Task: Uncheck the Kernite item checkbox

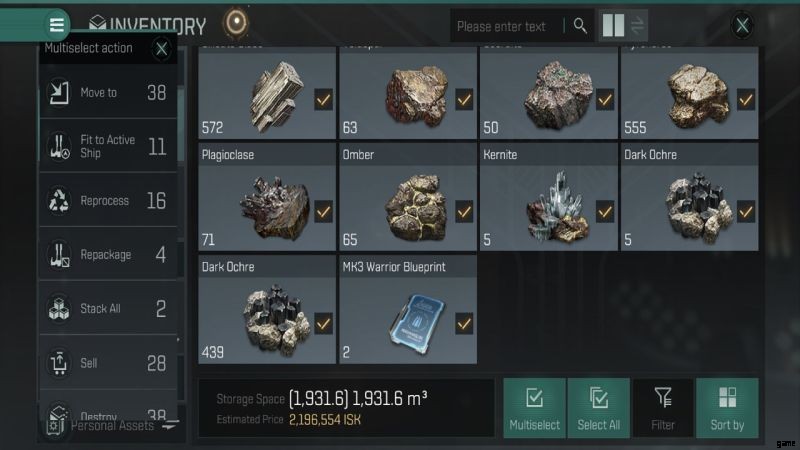Action: [605, 212]
